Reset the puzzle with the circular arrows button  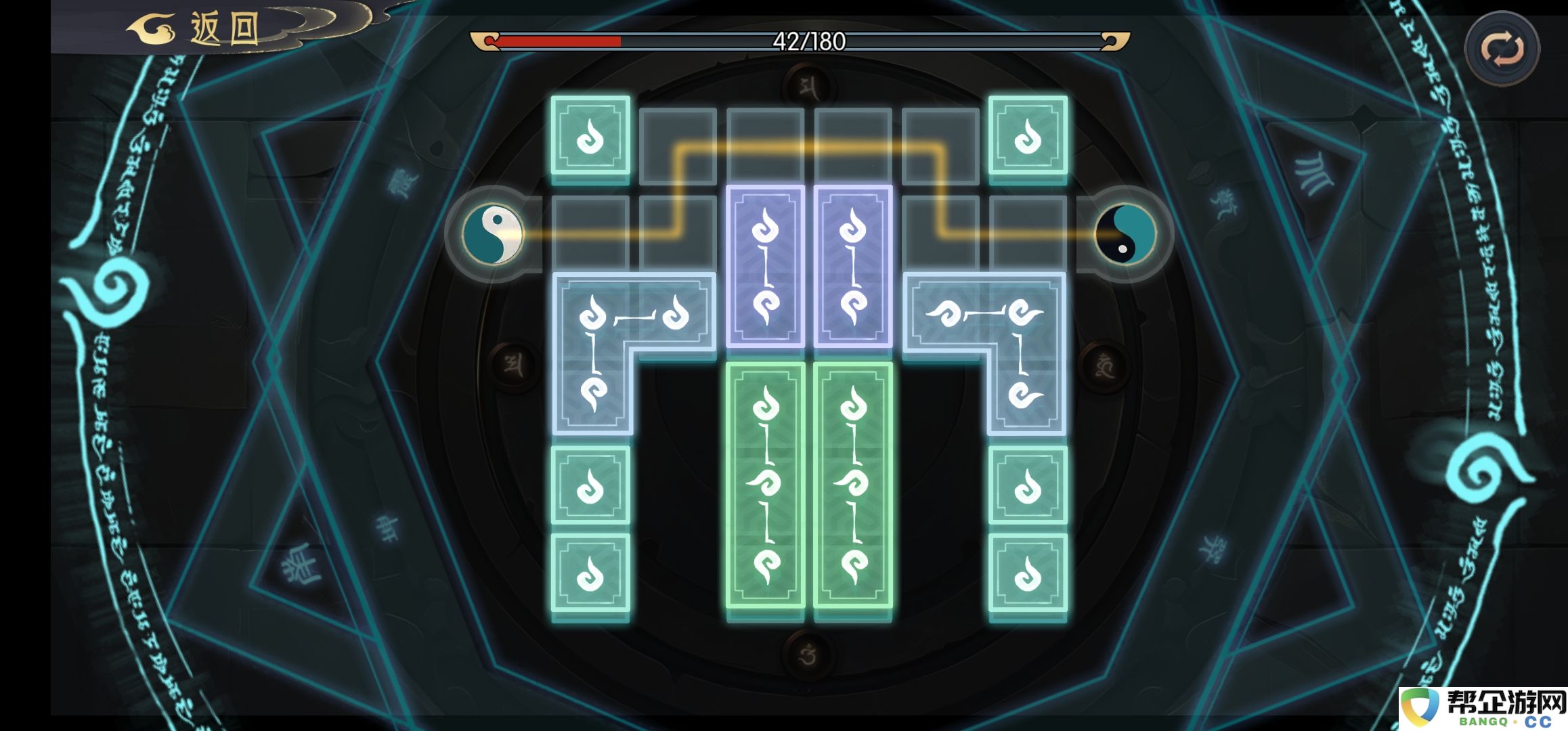1502,49
